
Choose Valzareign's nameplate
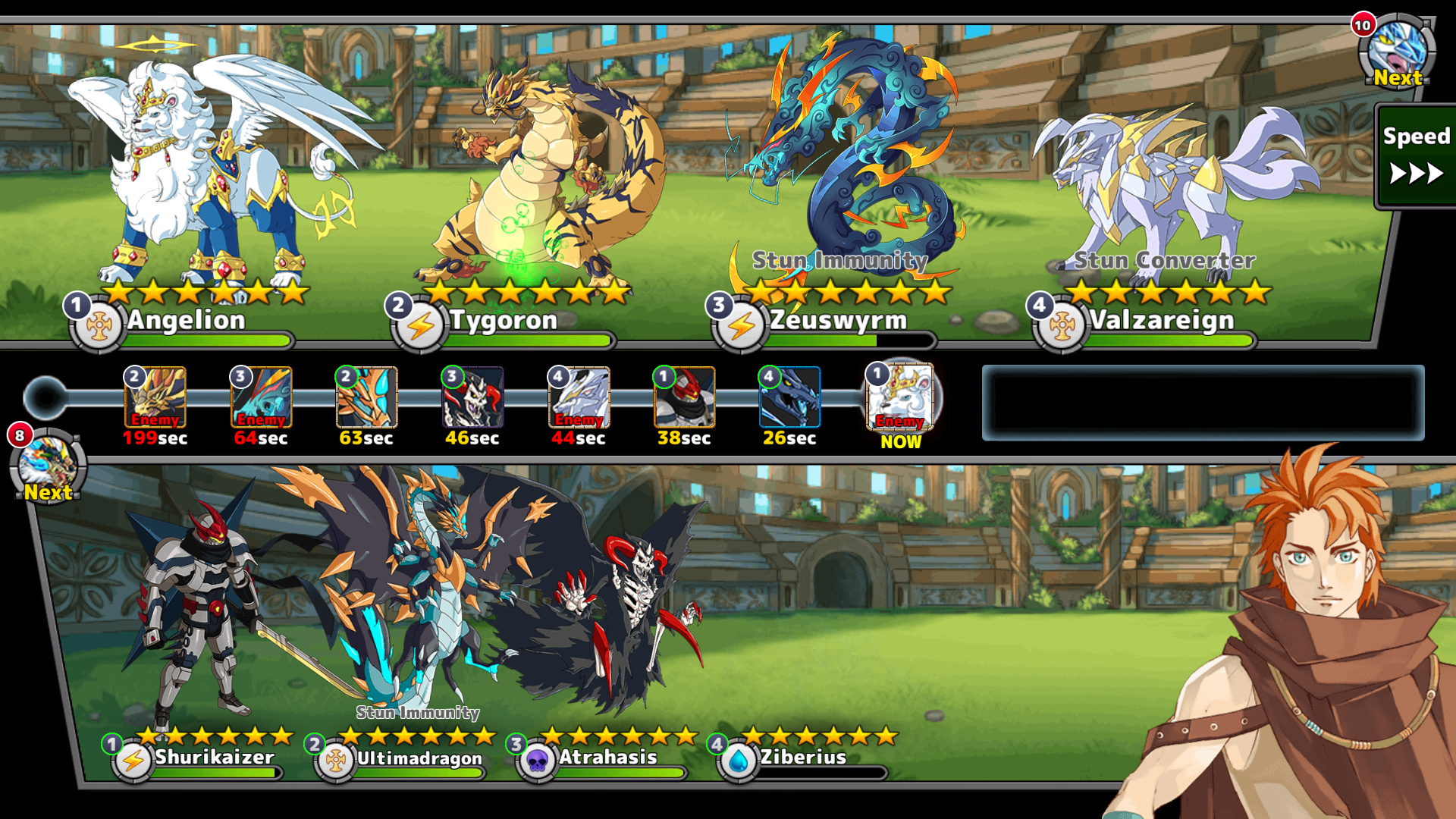[1162, 321]
